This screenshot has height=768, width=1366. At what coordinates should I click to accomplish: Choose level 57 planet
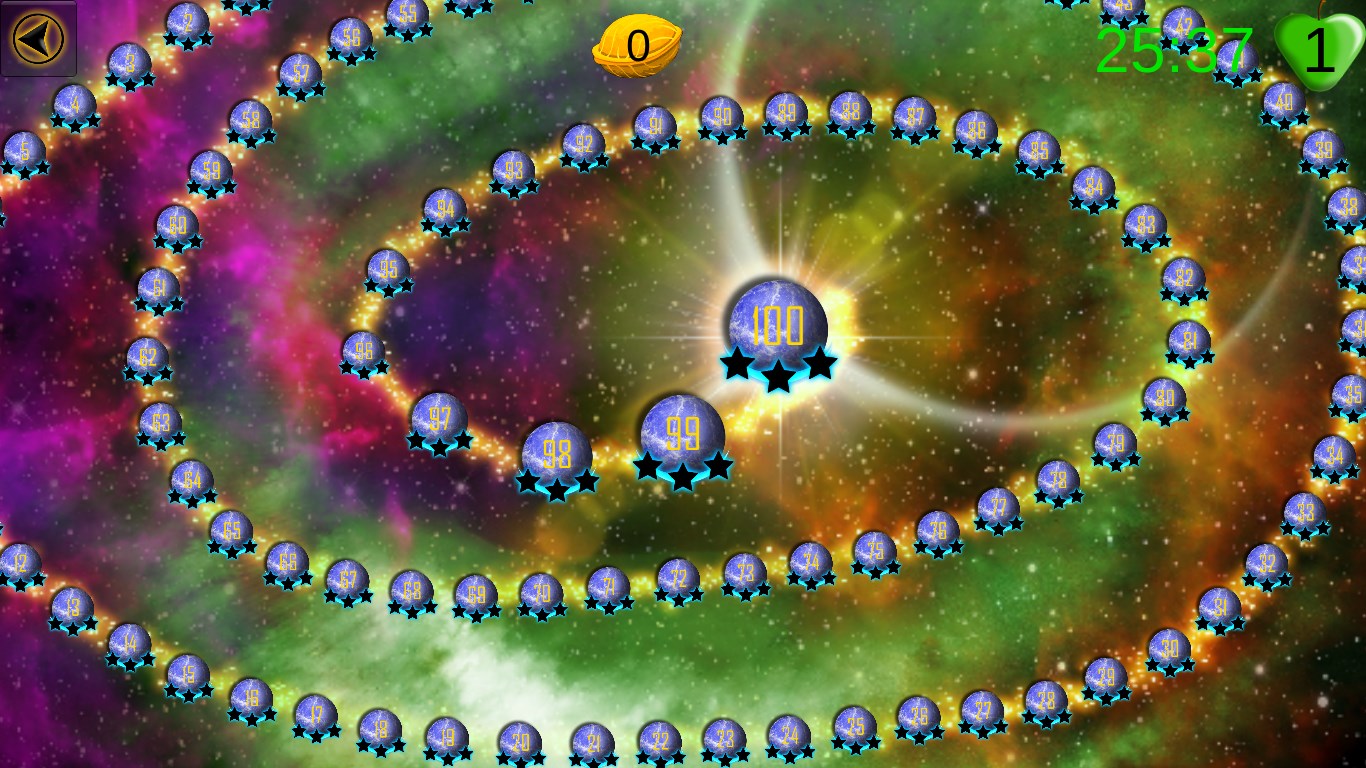[x=299, y=74]
